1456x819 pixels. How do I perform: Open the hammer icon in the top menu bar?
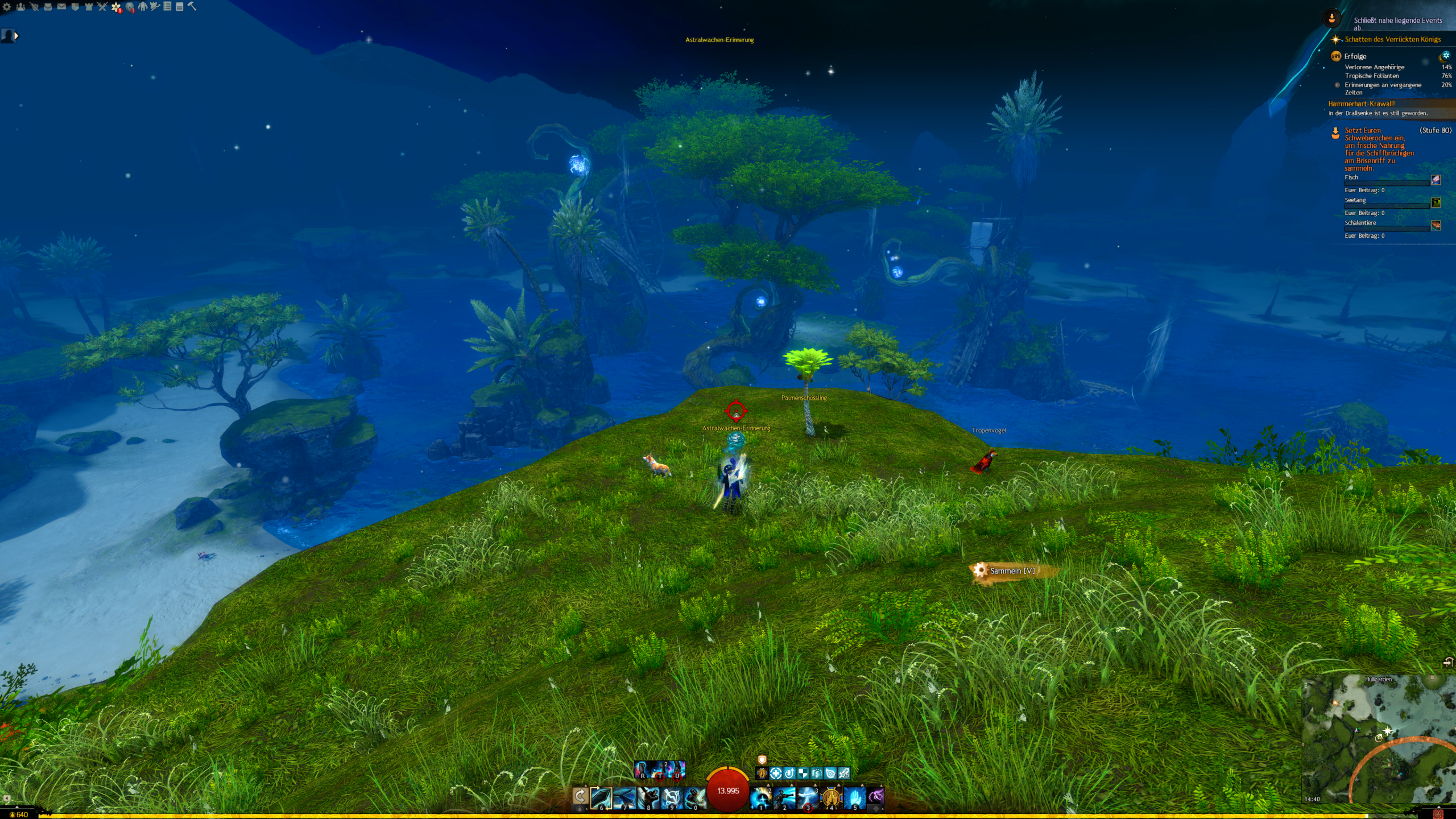click(192, 6)
